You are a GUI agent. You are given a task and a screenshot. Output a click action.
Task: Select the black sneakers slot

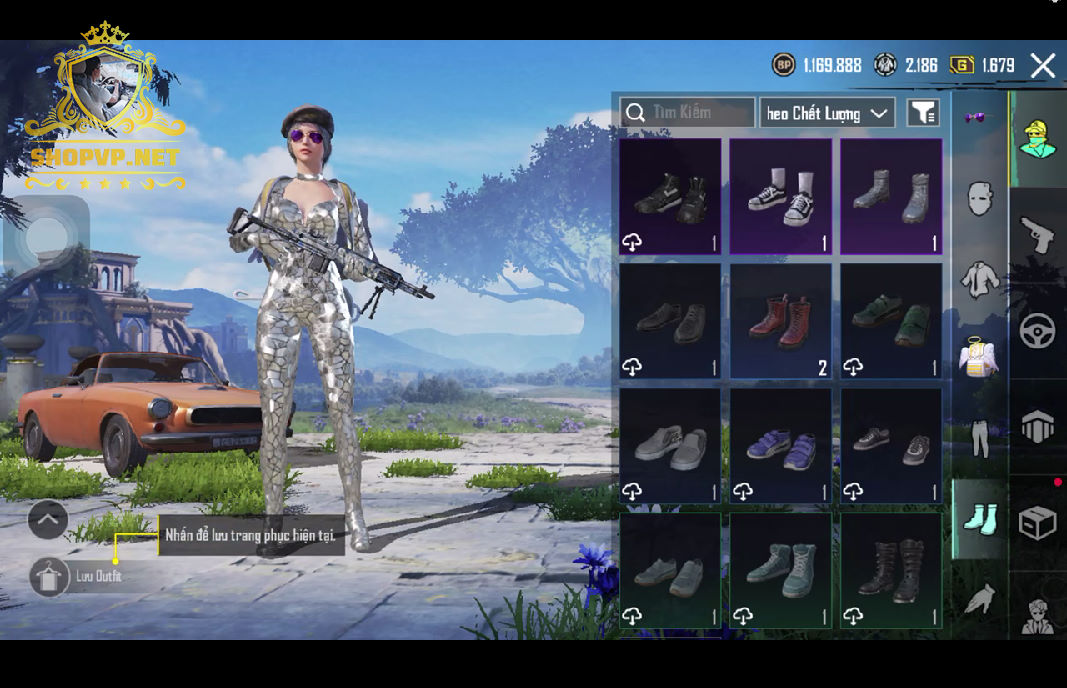(x=670, y=196)
